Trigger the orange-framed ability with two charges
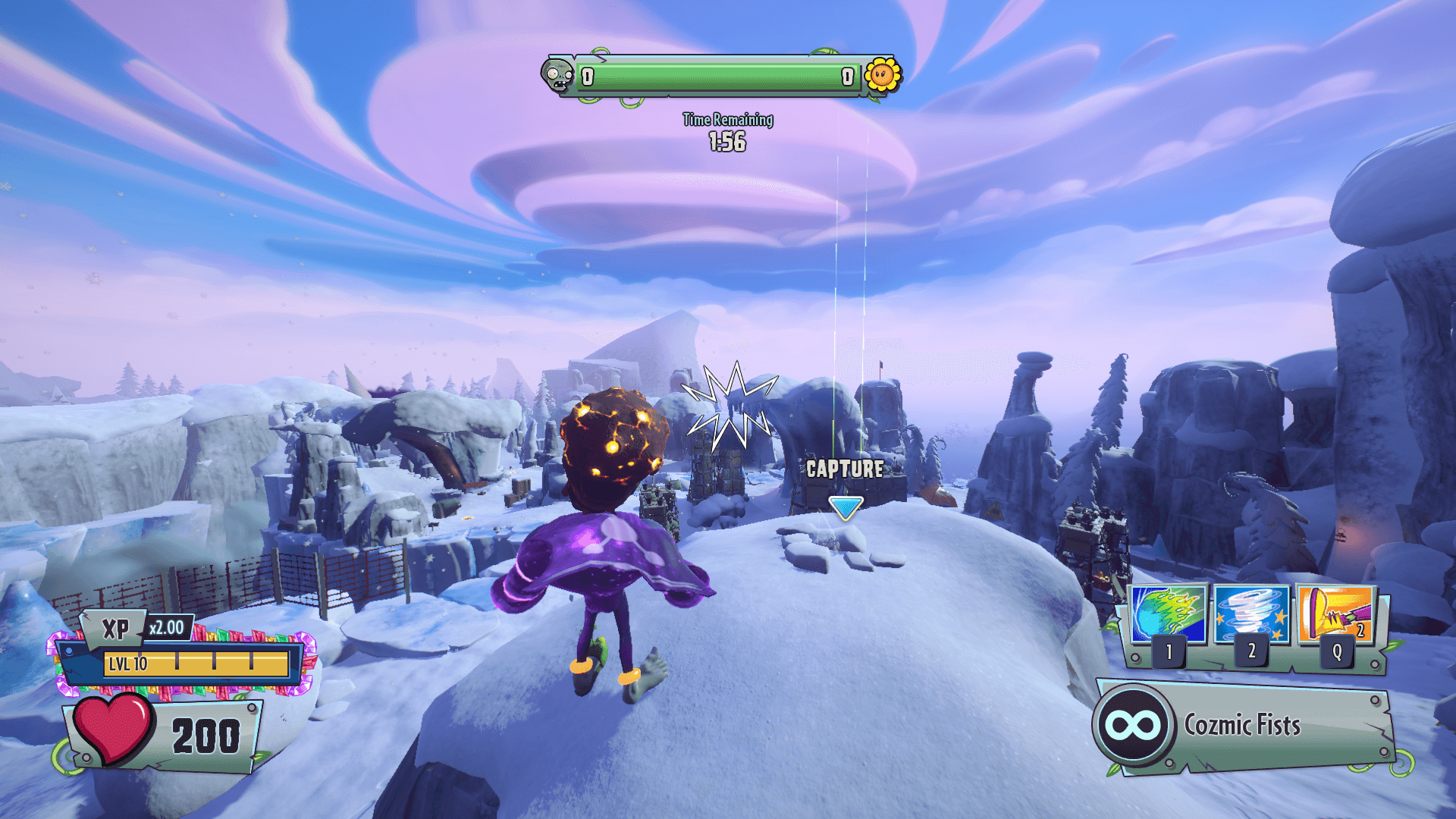This screenshot has height=819, width=1456. [x=1336, y=614]
